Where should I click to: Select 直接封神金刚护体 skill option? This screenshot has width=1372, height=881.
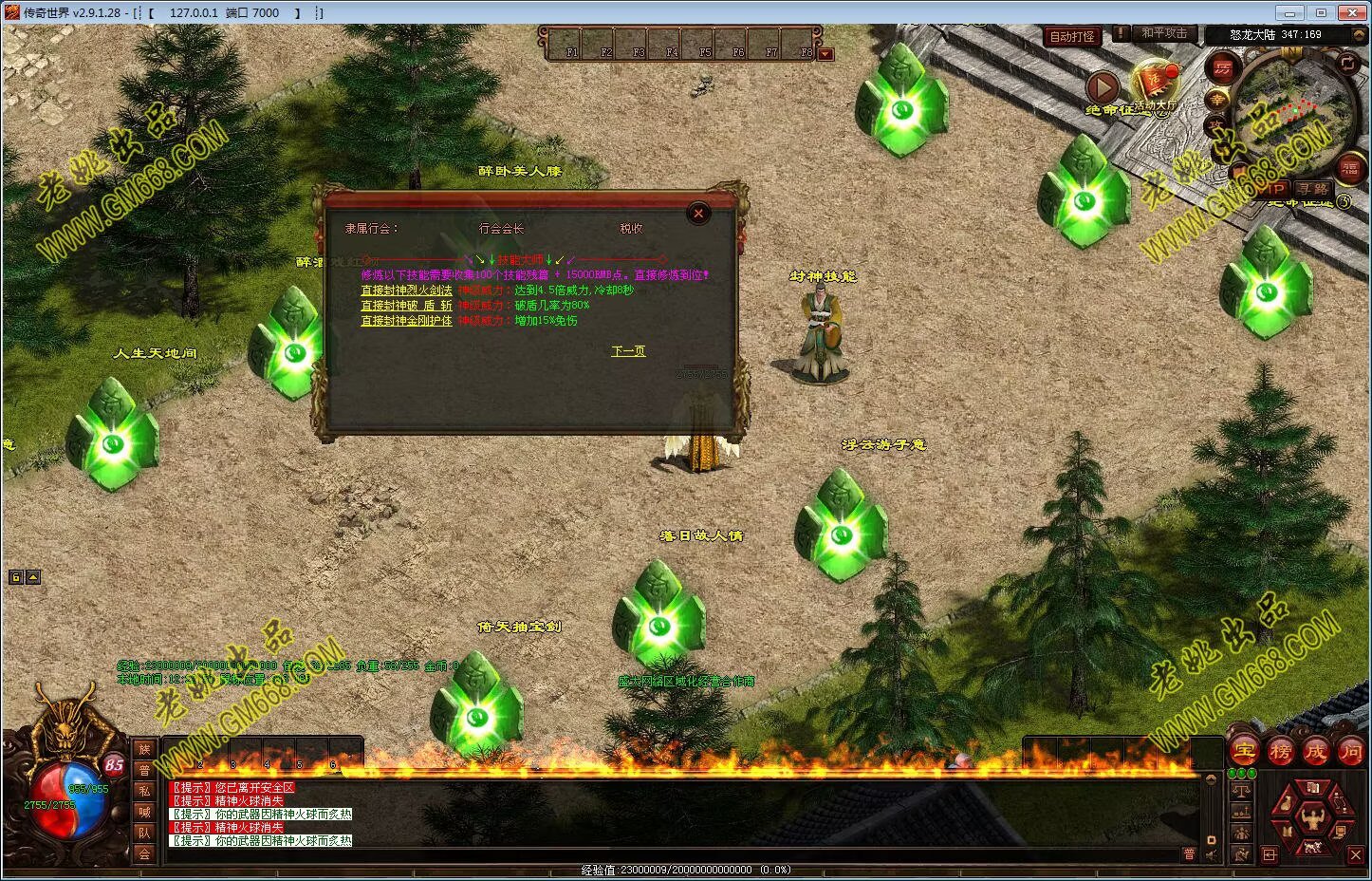[x=406, y=321]
